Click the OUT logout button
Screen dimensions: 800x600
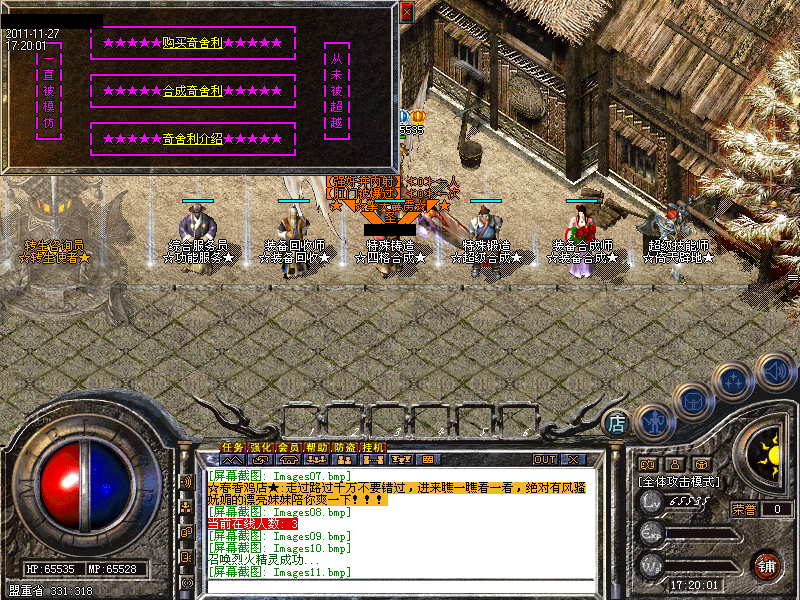pyautogui.click(x=544, y=459)
